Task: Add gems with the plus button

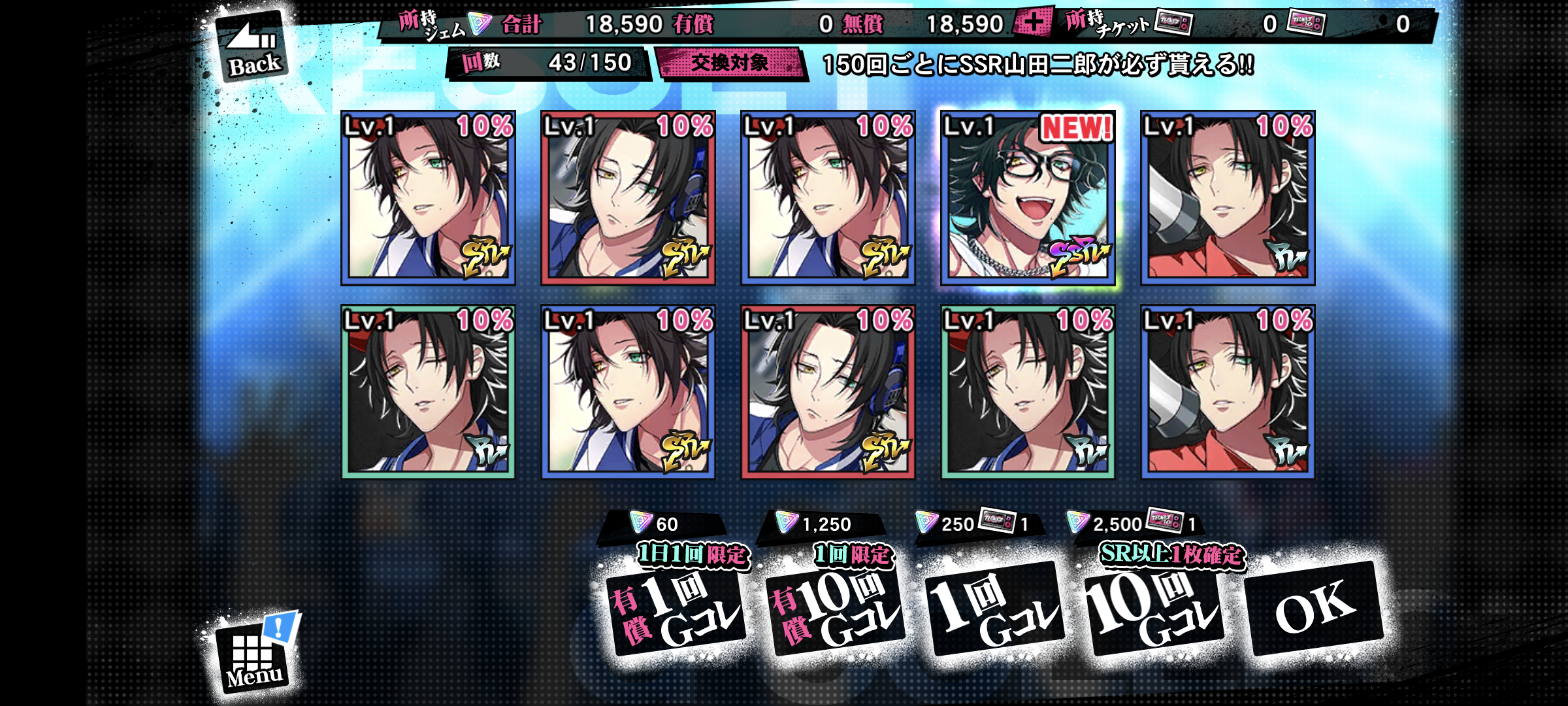Action: coord(1032,24)
